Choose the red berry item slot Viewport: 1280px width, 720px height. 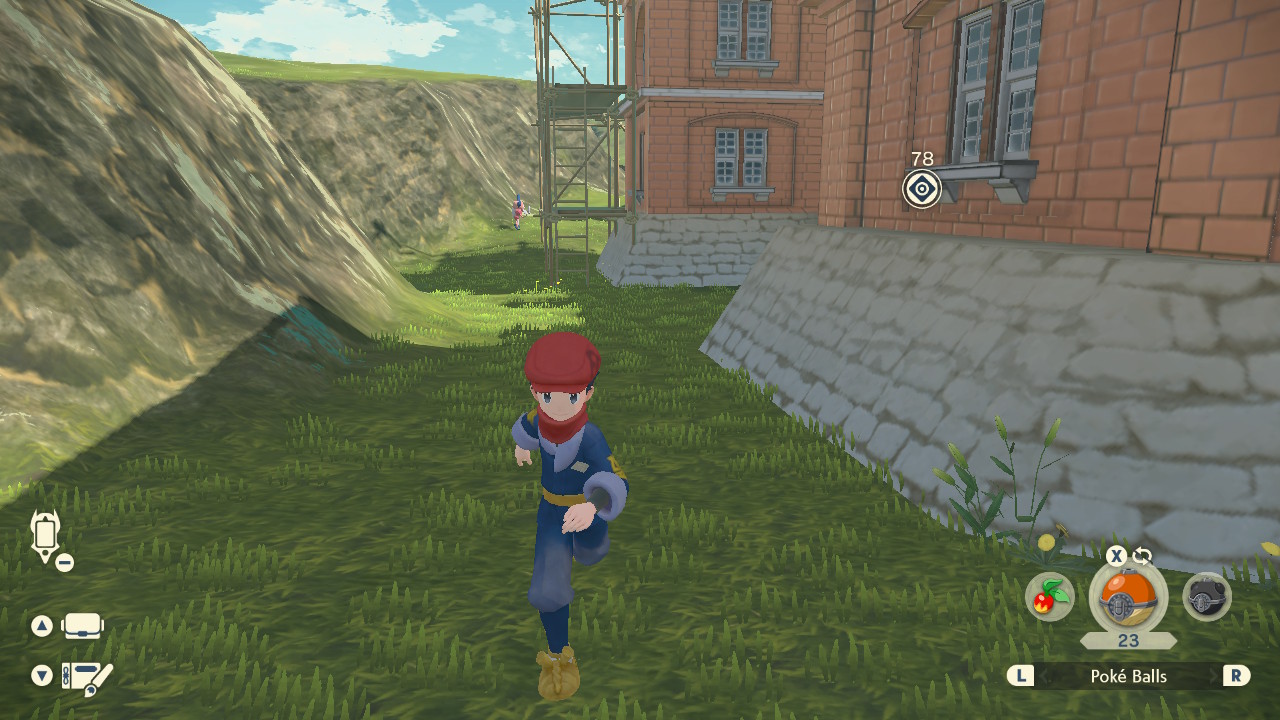tap(1050, 597)
